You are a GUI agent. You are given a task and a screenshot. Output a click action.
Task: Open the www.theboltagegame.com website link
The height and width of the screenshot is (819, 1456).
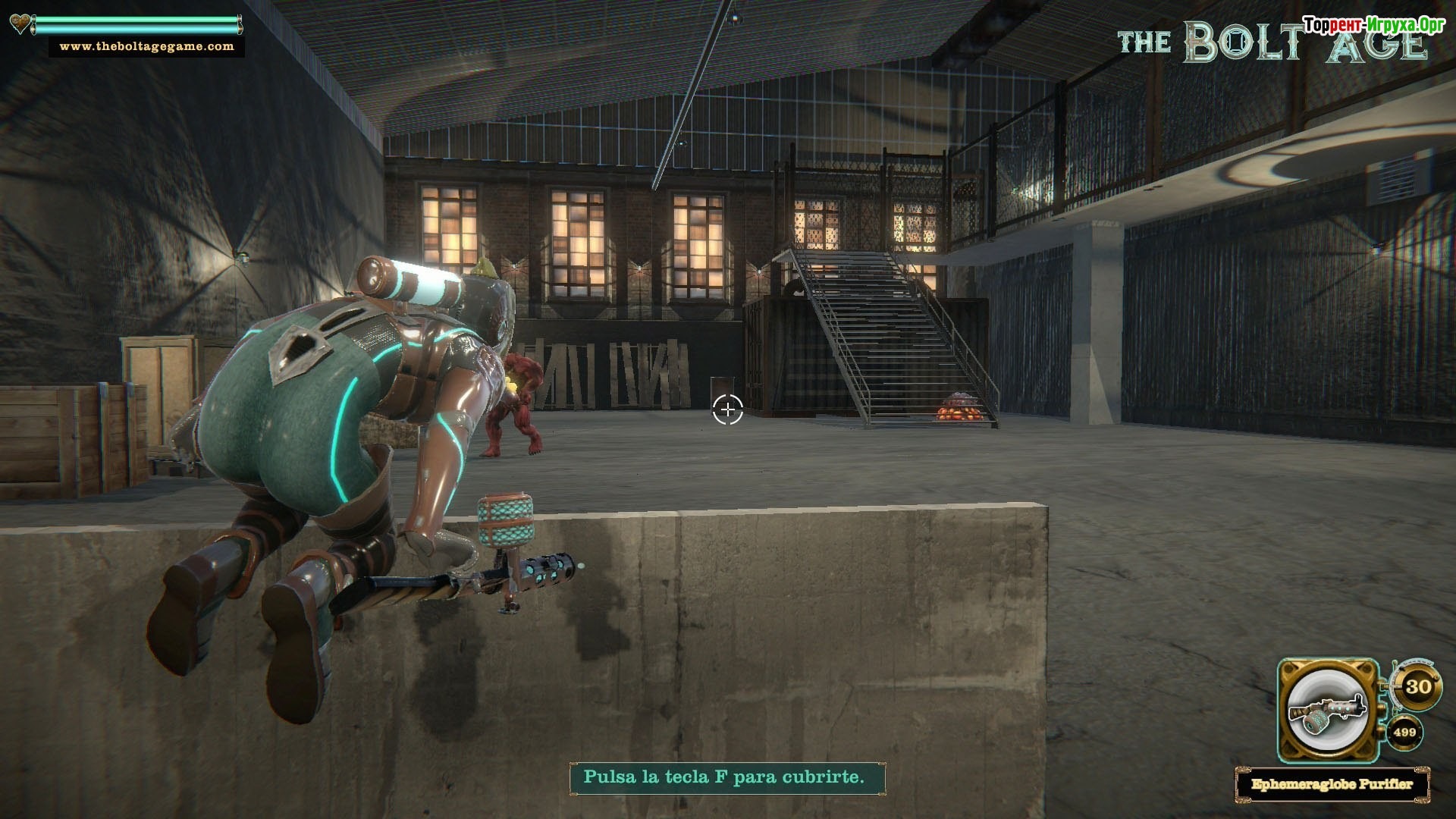click(146, 46)
